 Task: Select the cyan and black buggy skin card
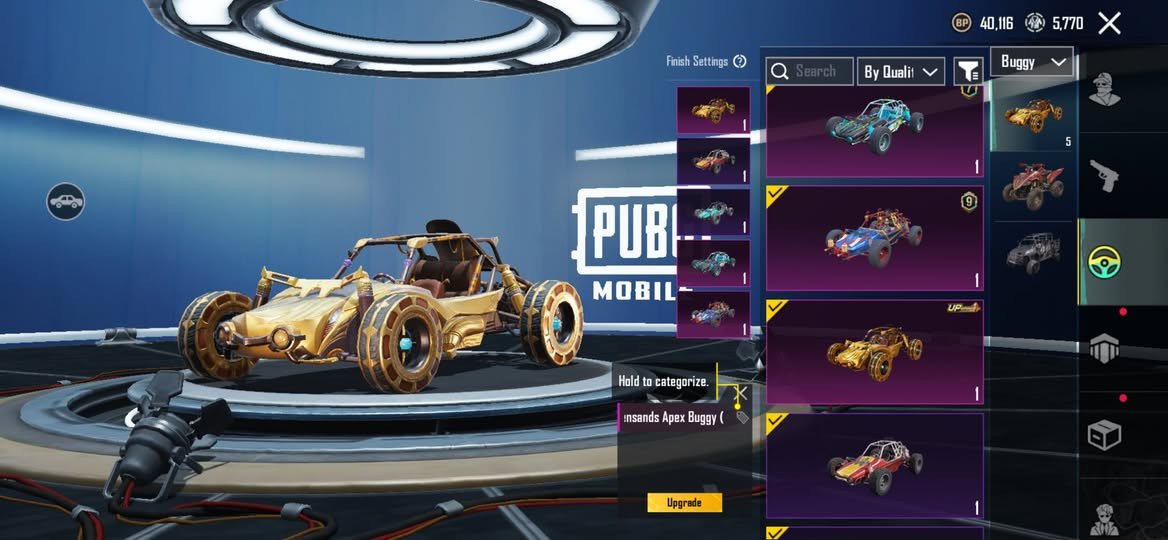click(874, 130)
